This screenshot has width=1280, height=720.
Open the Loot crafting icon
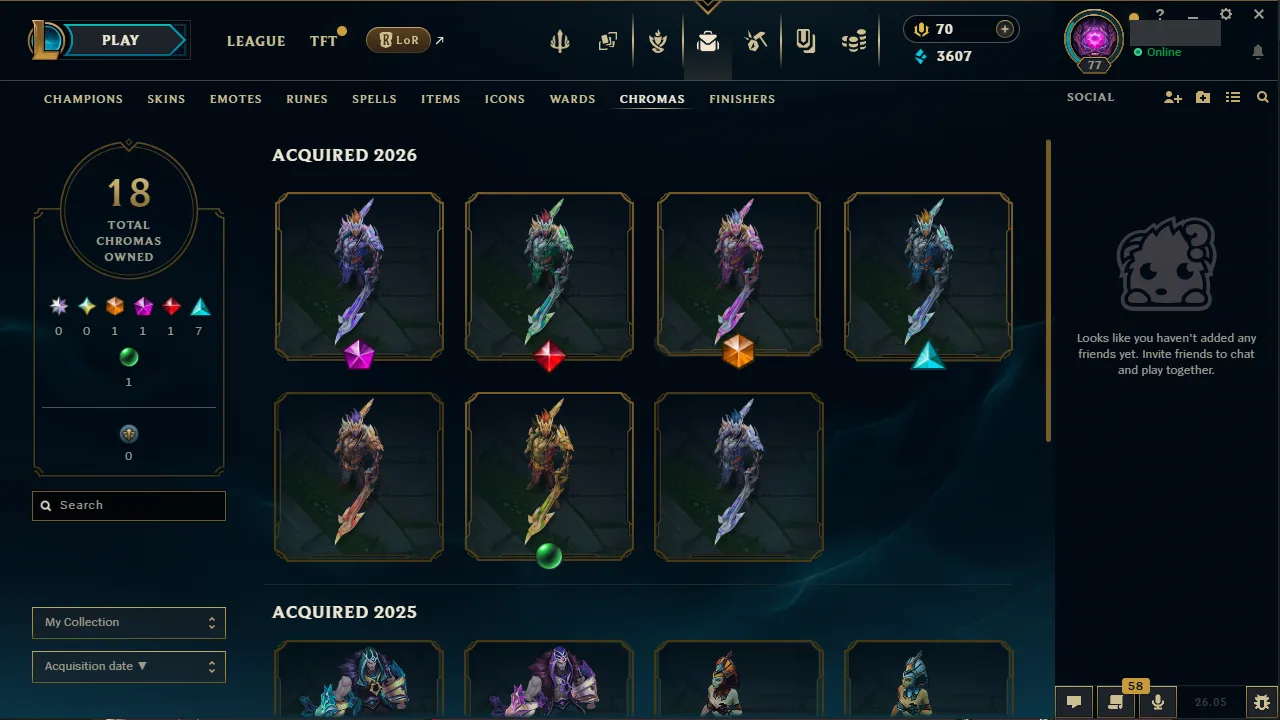(x=756, y=41)
